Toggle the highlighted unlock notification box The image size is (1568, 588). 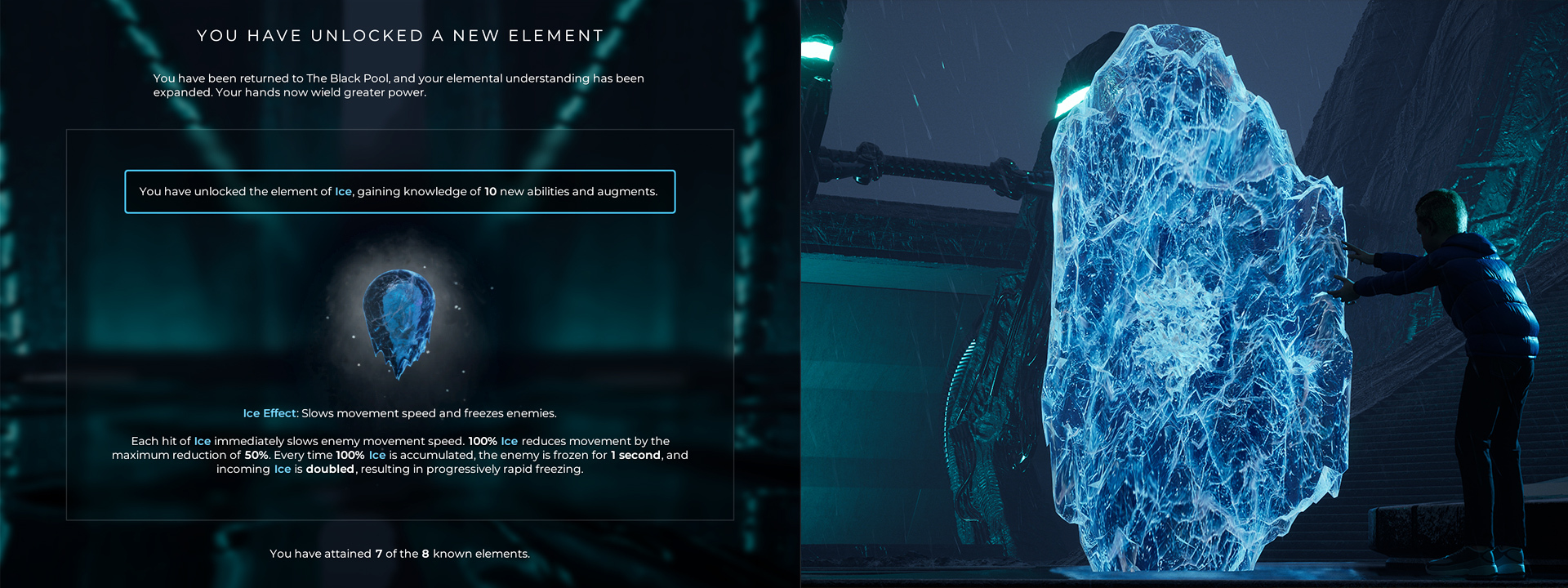pyautogui.click(x=400, y=192)
